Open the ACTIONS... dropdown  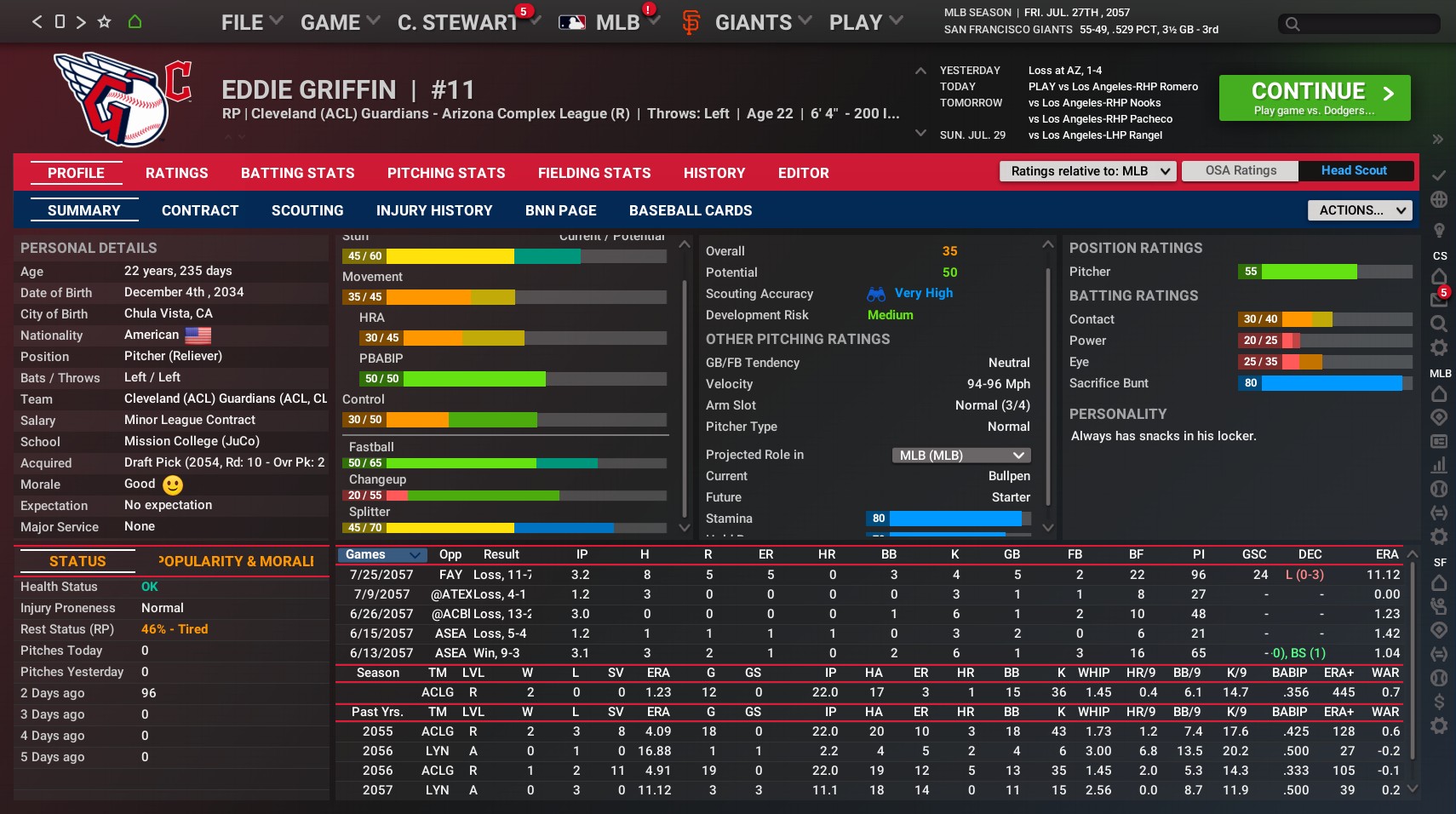[1358, 210]
